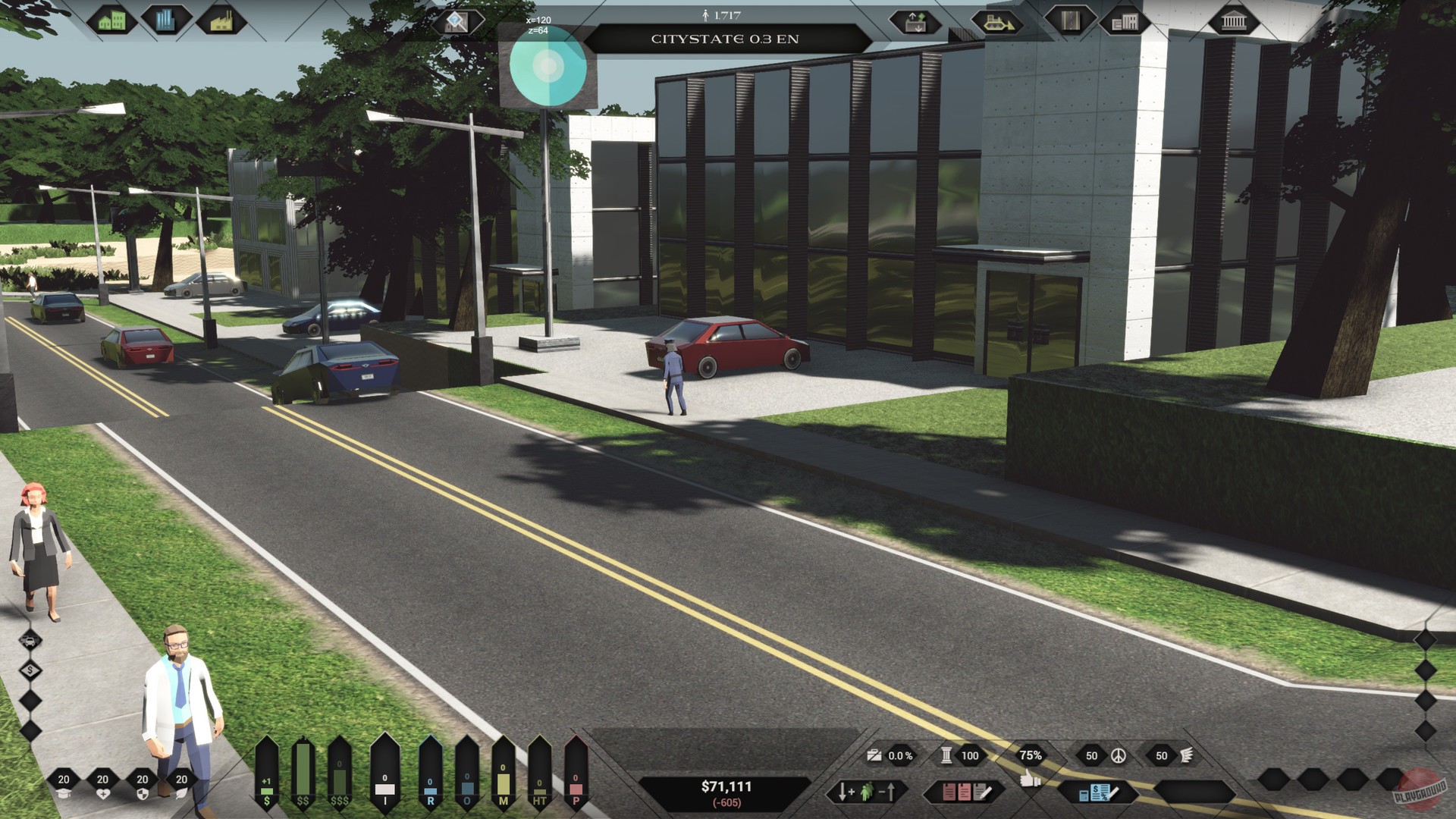The image size is (1456, 819).
Task: Open the import and export trade panel
Action: click(915, 21)
